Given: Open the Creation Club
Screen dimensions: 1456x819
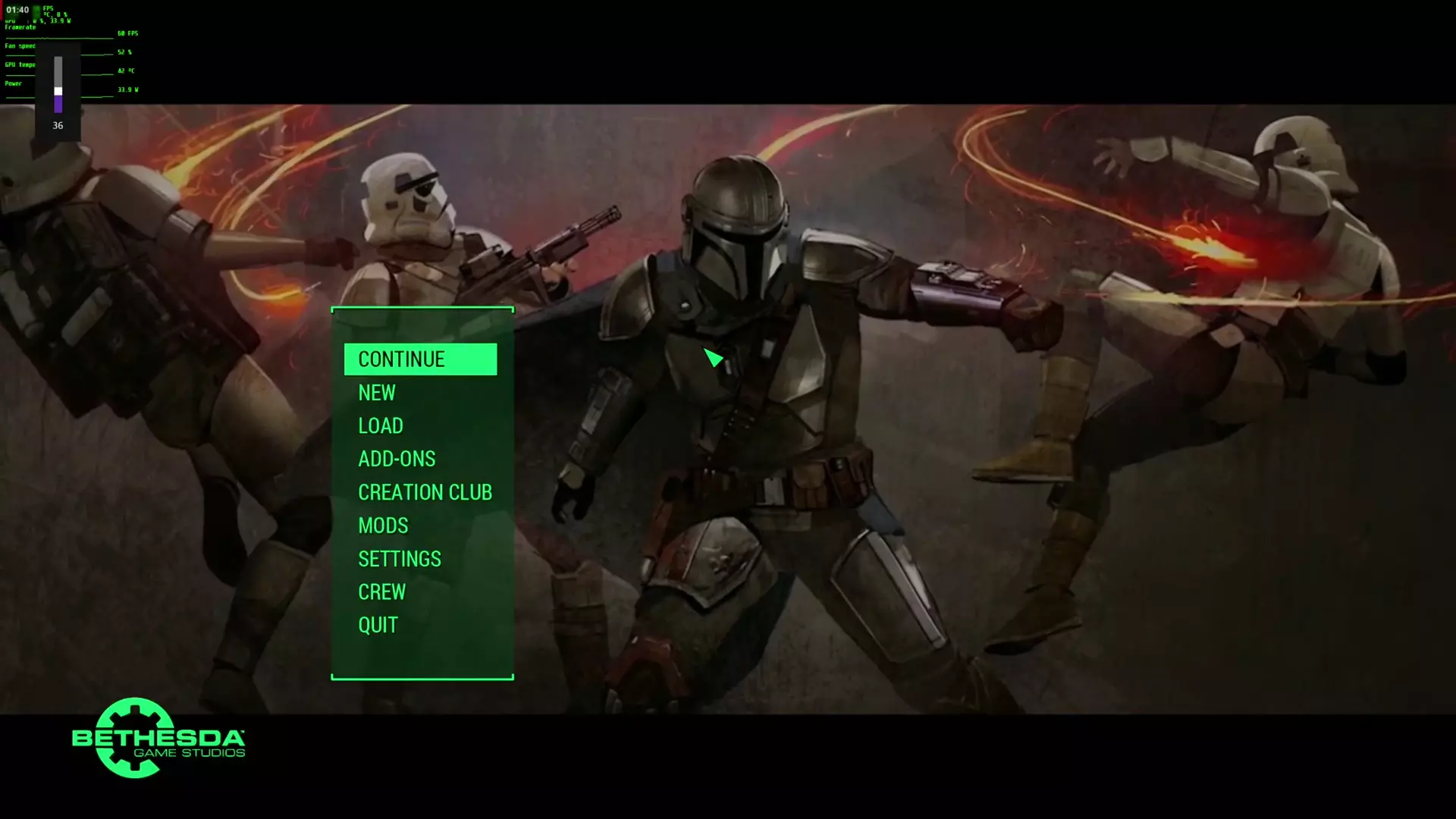Looking at the screenshot, I should tap(425, 492).
